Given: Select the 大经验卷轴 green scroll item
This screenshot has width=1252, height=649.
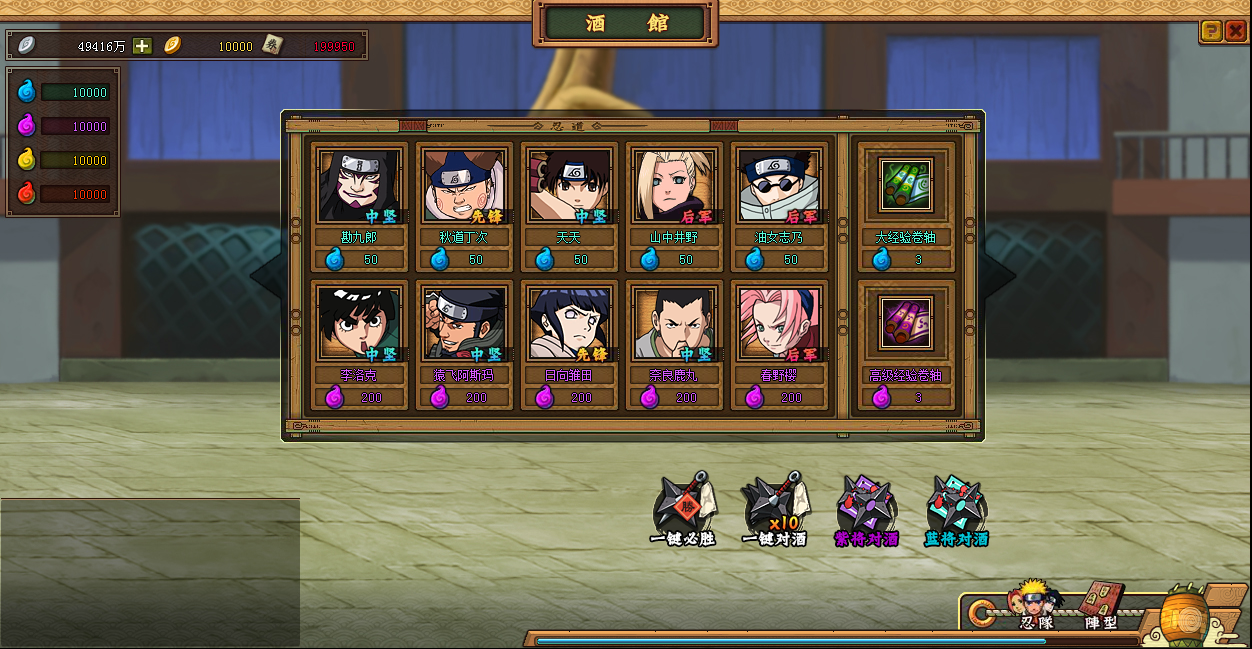Looking at the screenshot, I should point(906,185).
